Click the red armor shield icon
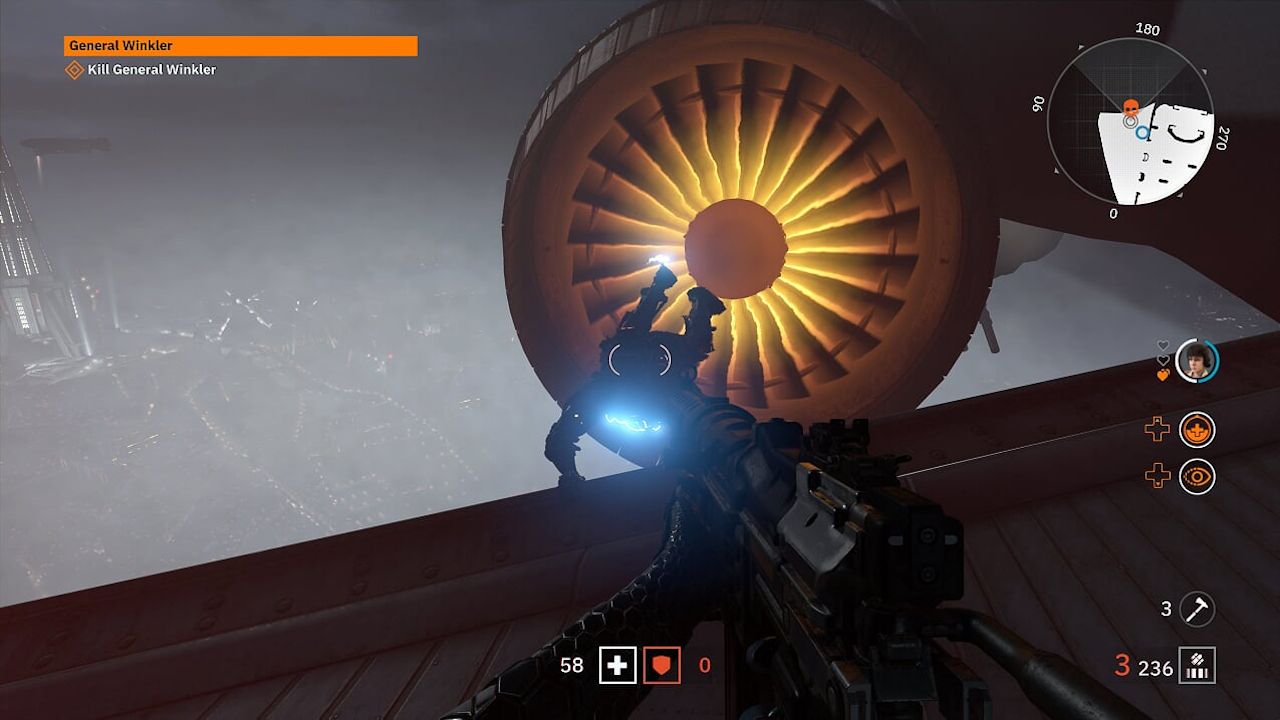This screenshot has height=720, width=1280. coord(661,665)
